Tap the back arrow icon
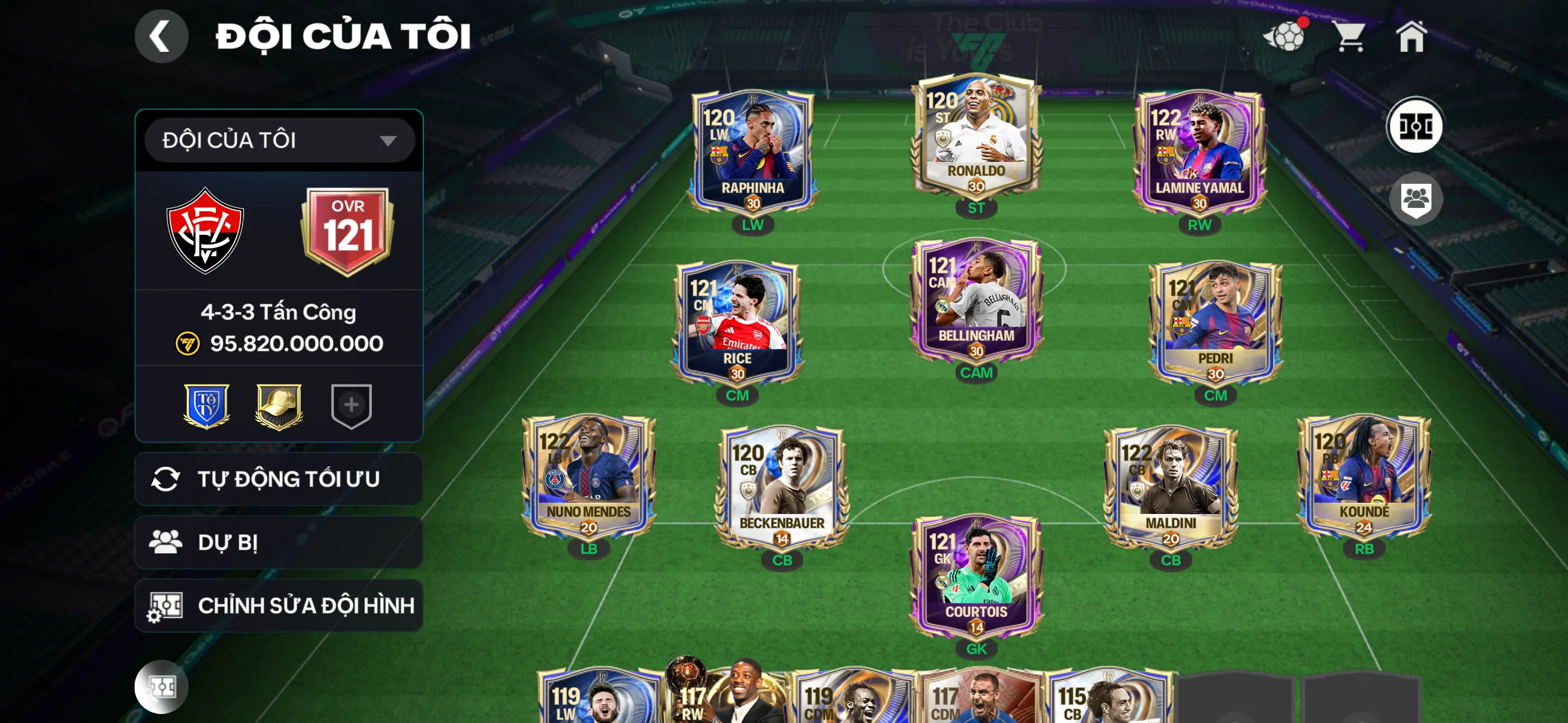 click(162, 36)
